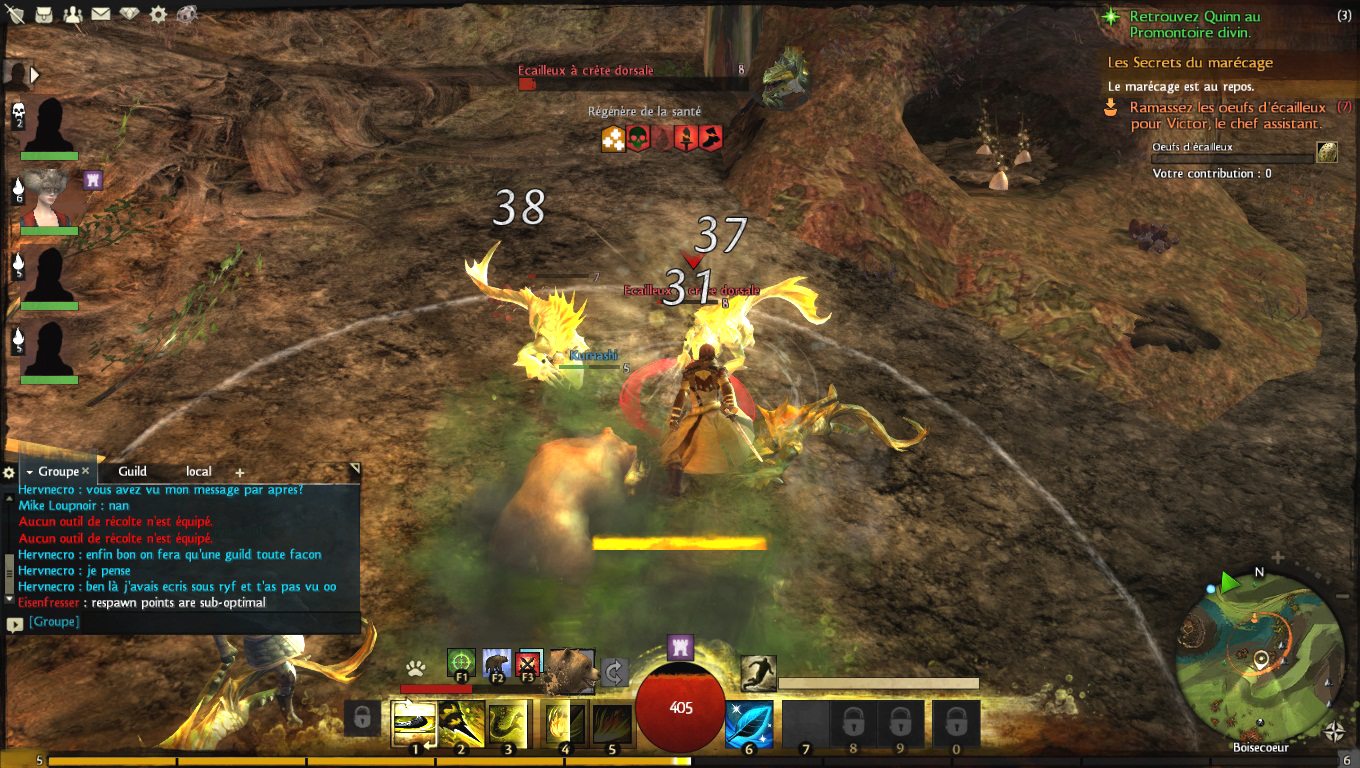Swap pets with the curved arrow button
The height and width of the screenshot is (768, 1360).
615,672
